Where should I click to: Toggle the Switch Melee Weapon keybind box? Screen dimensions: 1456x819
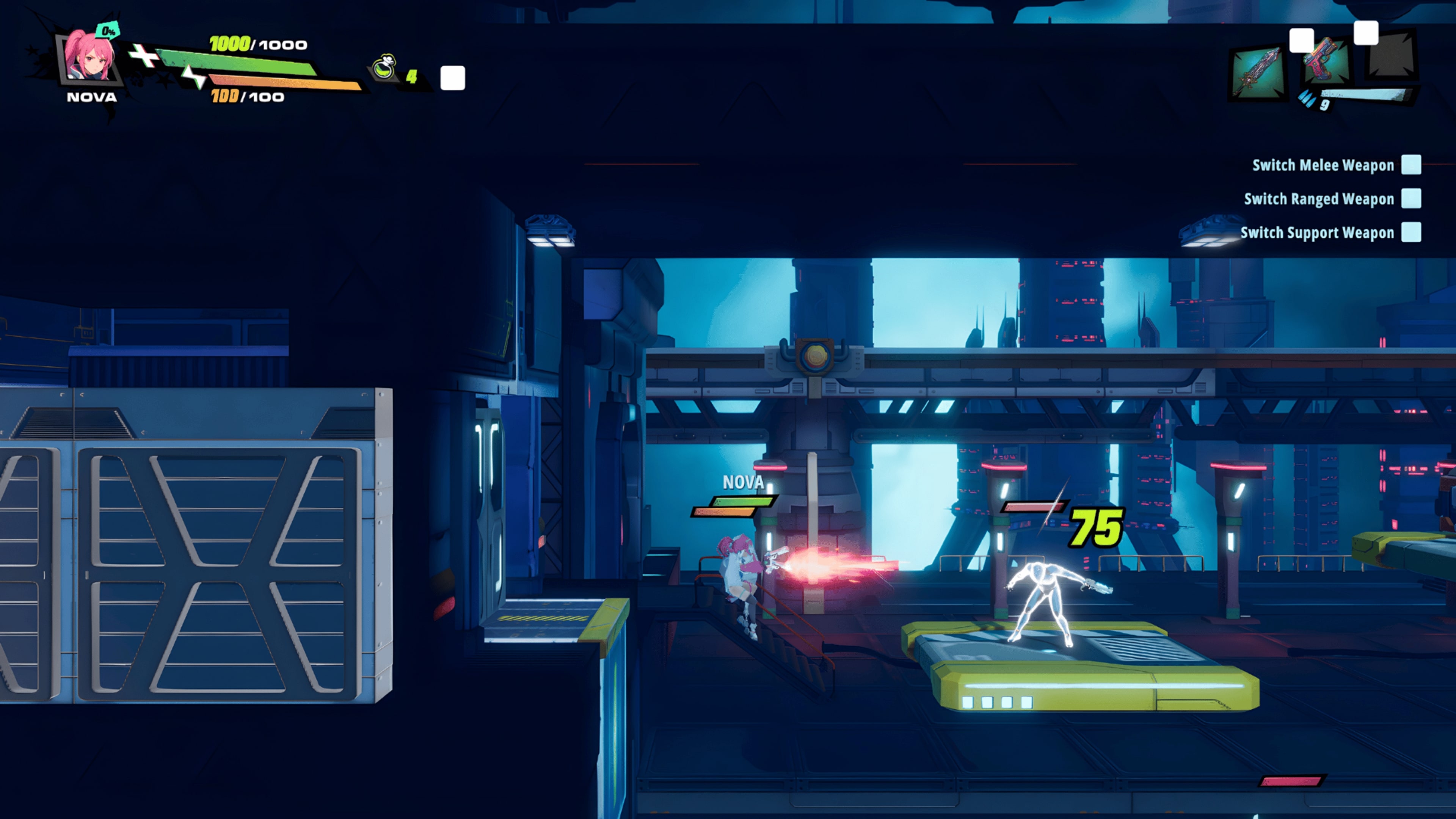pos(1412,165)
